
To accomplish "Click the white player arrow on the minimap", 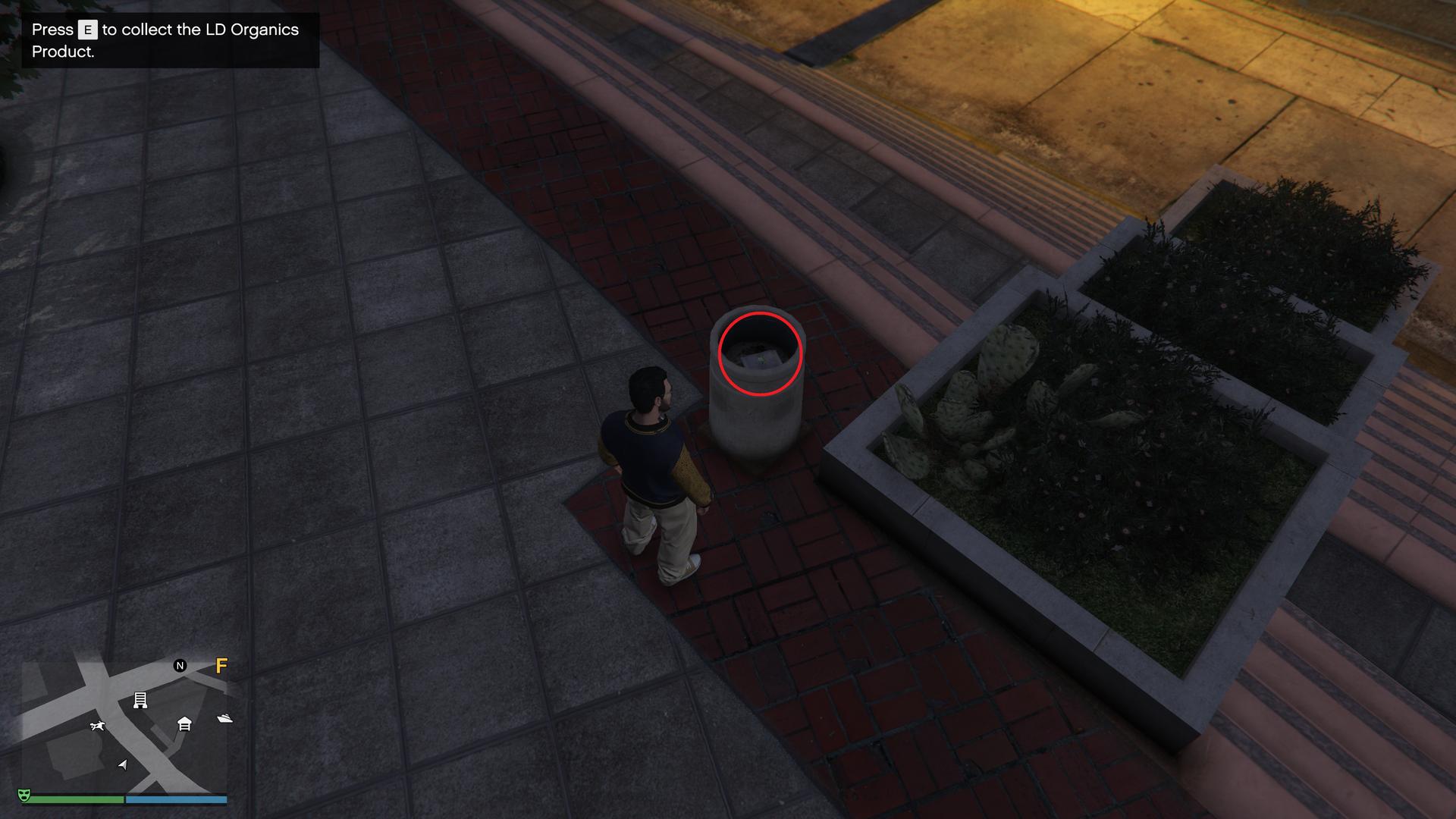I will 123,764.
